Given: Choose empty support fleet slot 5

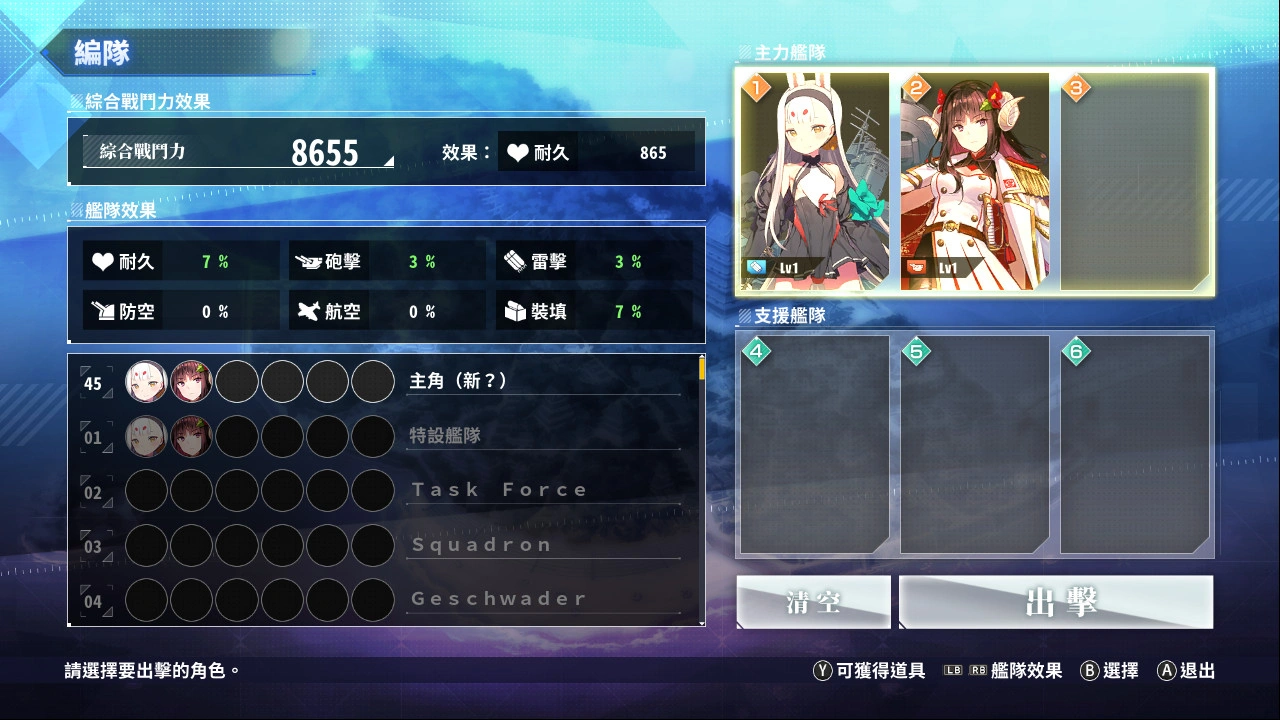Looking at the screenshot, I should (x=975, y=445).
